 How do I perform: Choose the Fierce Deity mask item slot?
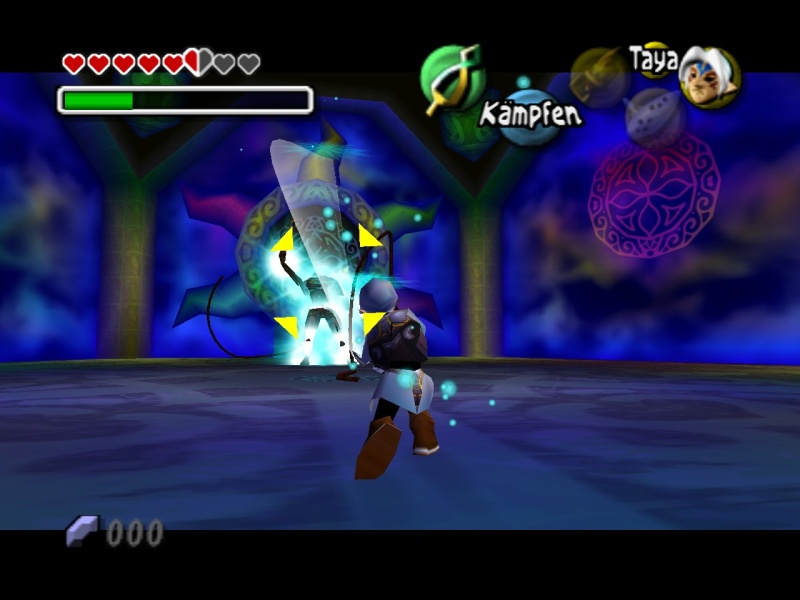point(709,78)
